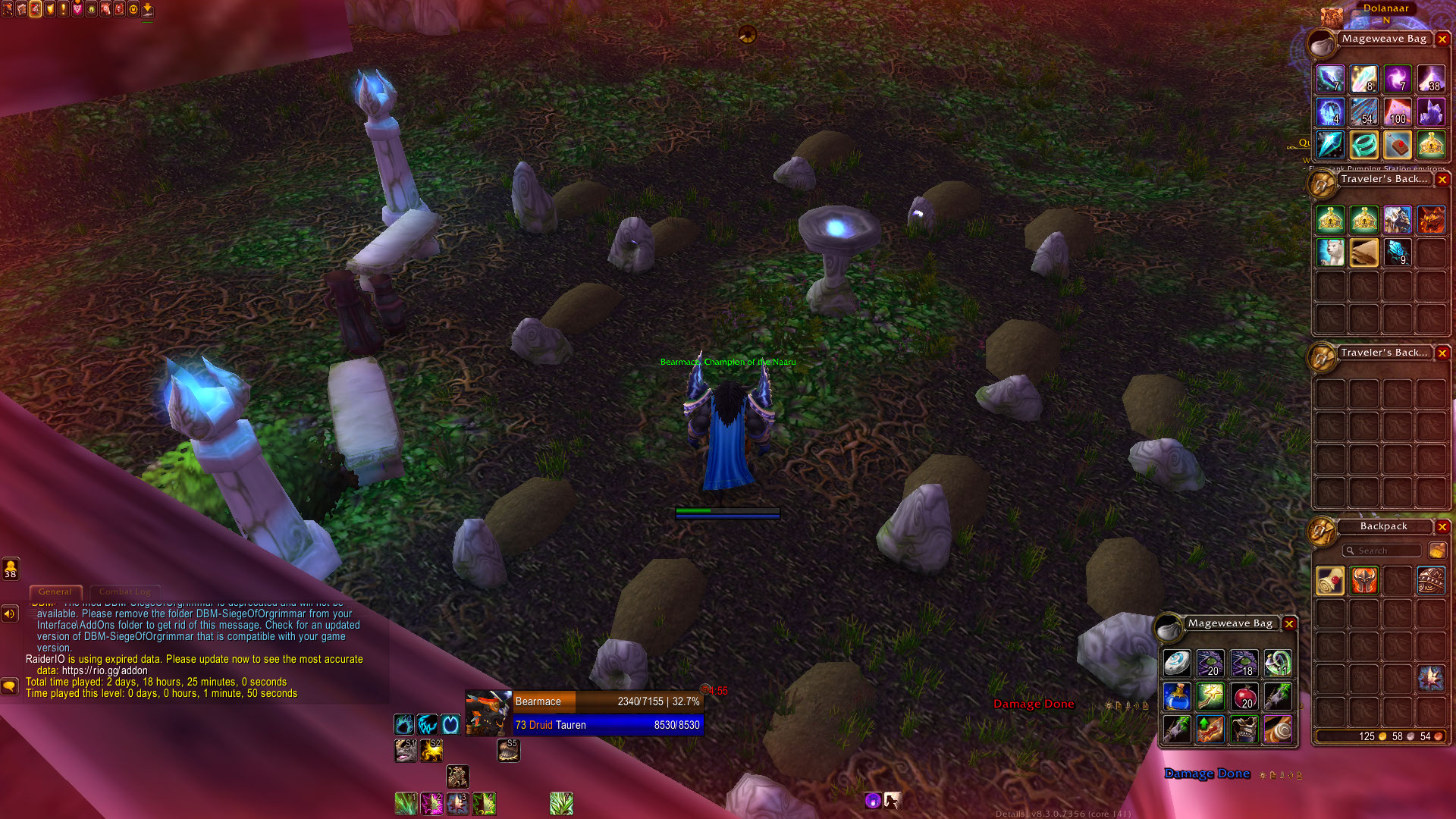This screenshot has width=1456, height=819.
Task: Open the Combat Log tab
Action: pos(124,591)
